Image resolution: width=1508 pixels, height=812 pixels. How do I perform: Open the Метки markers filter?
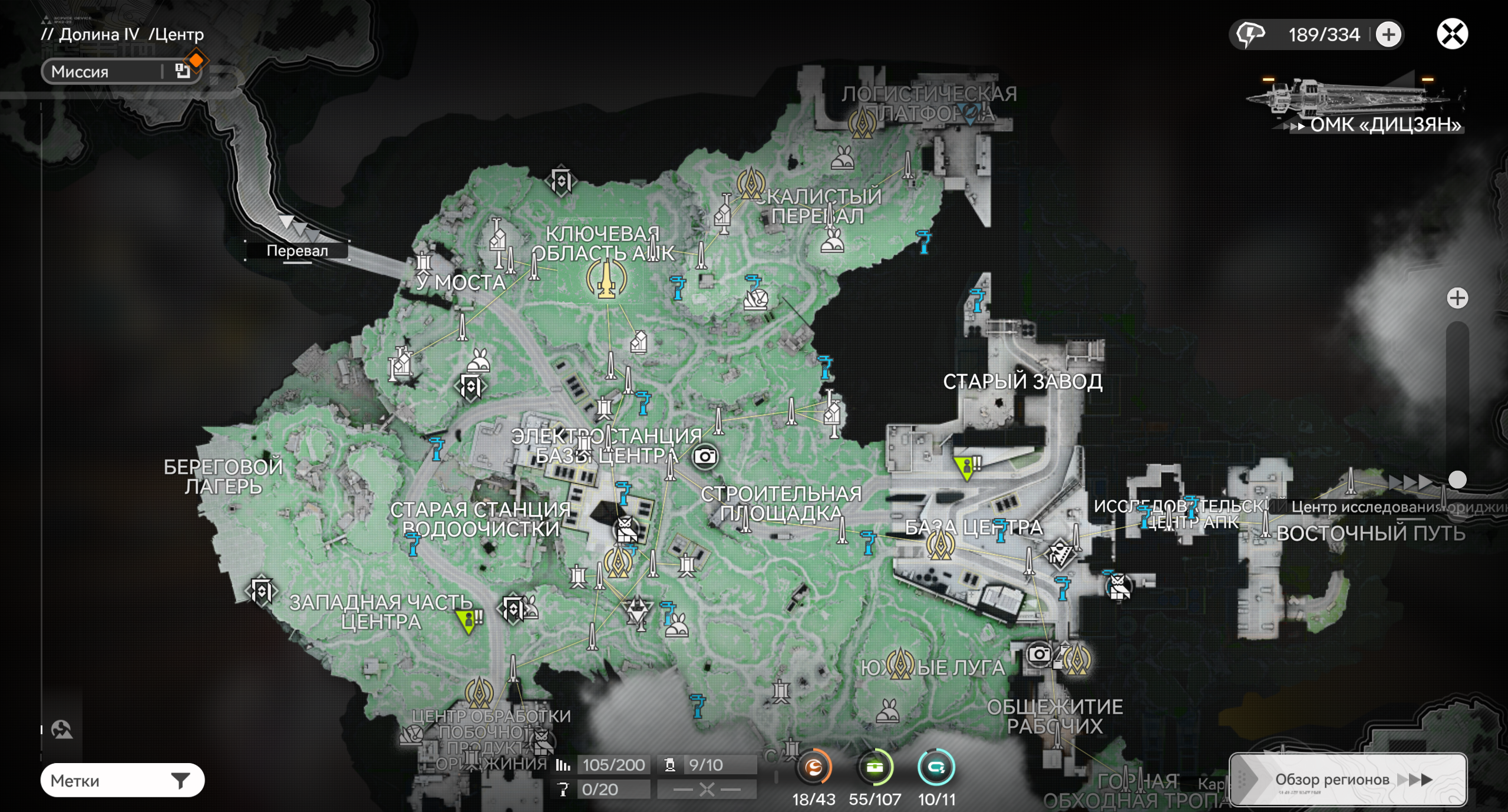tap(122, 780)
